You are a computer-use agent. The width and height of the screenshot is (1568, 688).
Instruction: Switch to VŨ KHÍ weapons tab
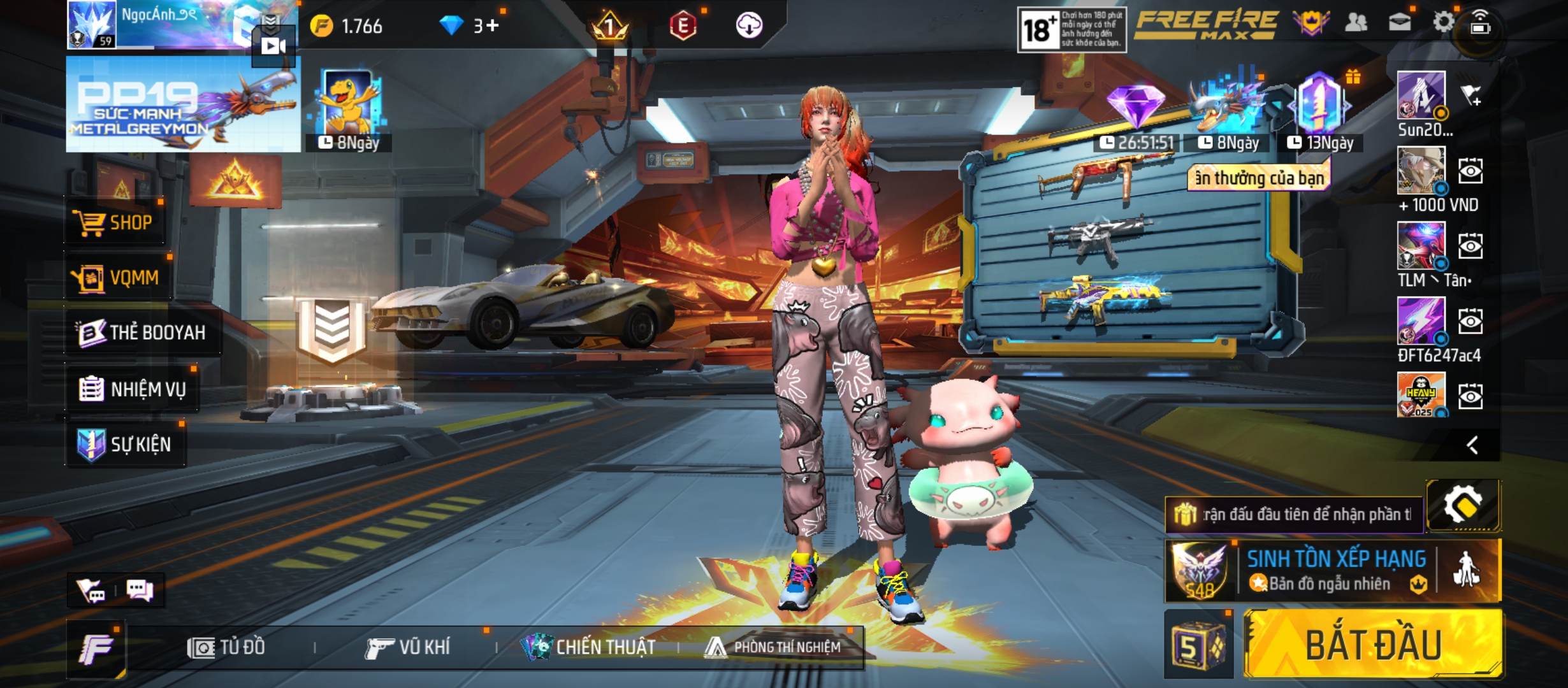tap(408, 647)
